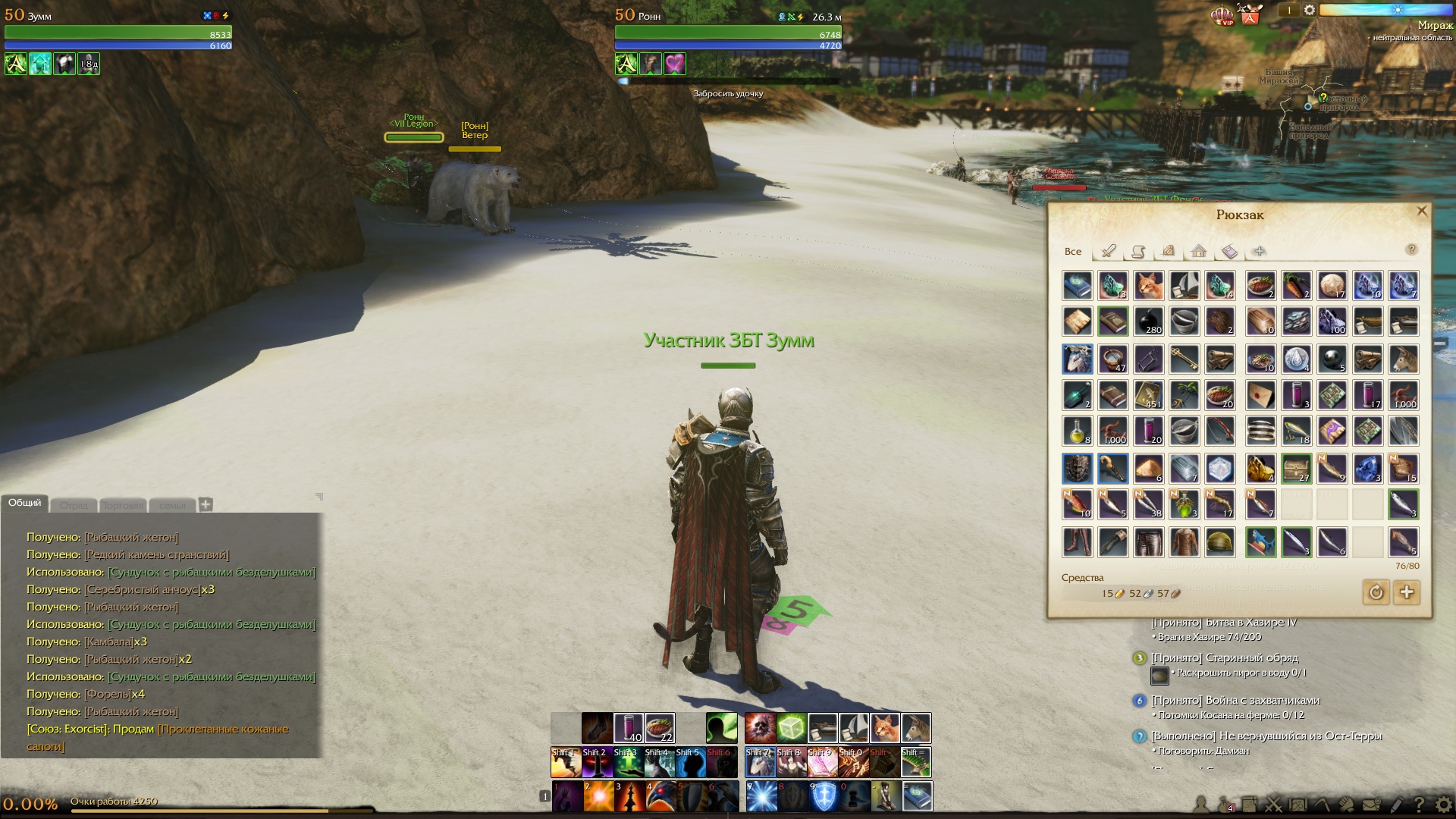Select the house category tab in backpack
Screen dimensions: 1456x819
click(x=1198, y=251)
